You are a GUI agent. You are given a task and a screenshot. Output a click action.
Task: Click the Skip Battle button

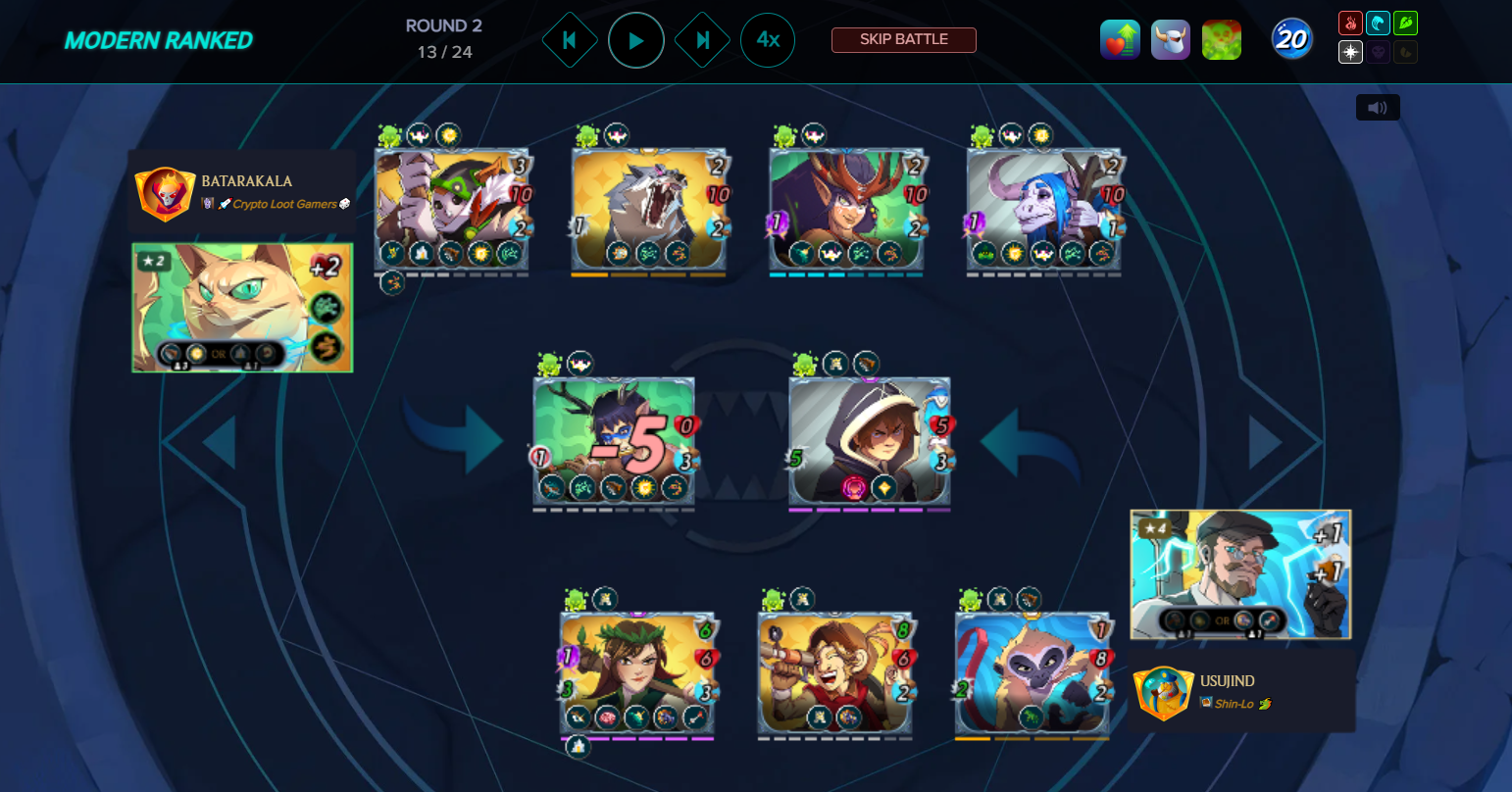[903, 40]
